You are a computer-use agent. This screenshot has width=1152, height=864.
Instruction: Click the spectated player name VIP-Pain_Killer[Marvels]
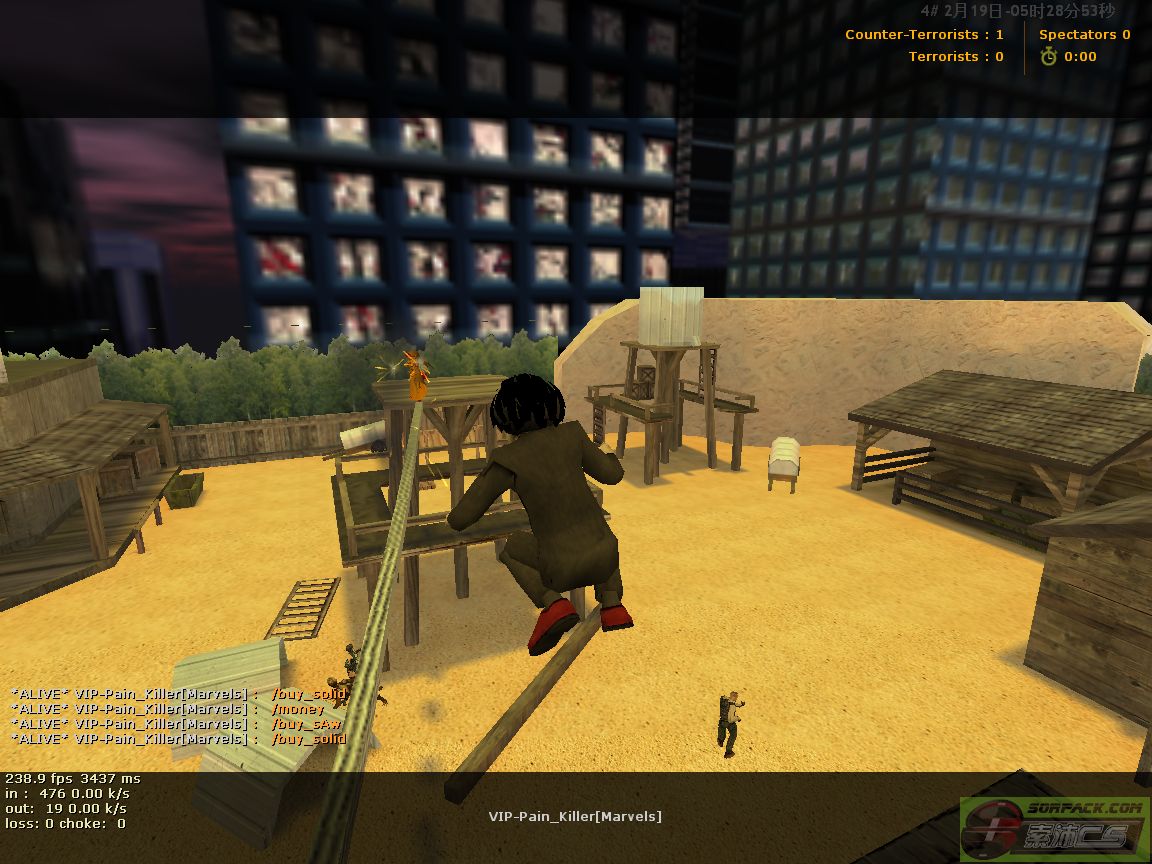tap(575, 816)
